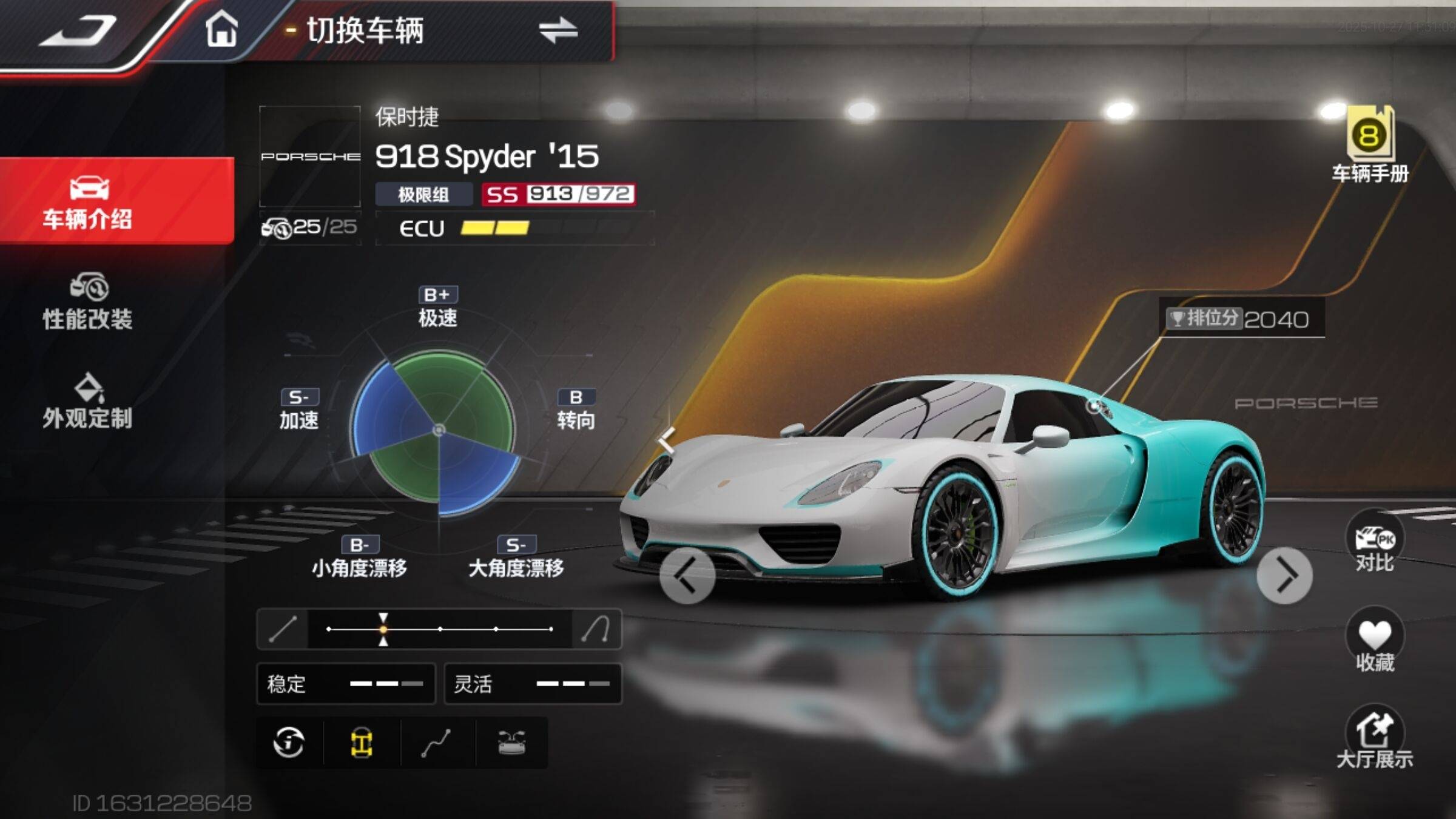The width and height of the screenshot is (1456, 819).
Task: Click the circular info refresh icon
Action: coord(289,743)
